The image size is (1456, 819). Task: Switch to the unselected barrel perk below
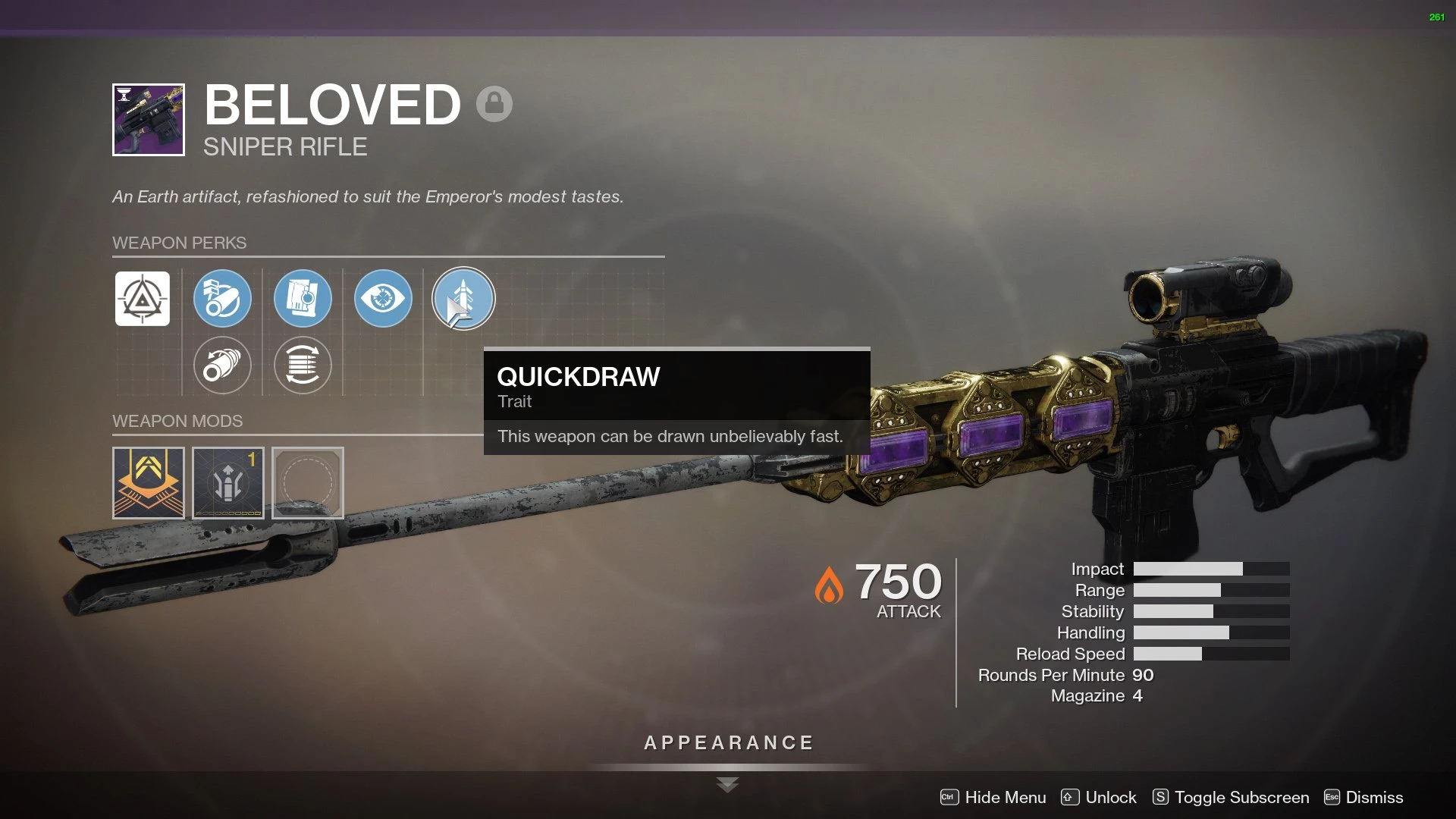(x=222, y=366)
